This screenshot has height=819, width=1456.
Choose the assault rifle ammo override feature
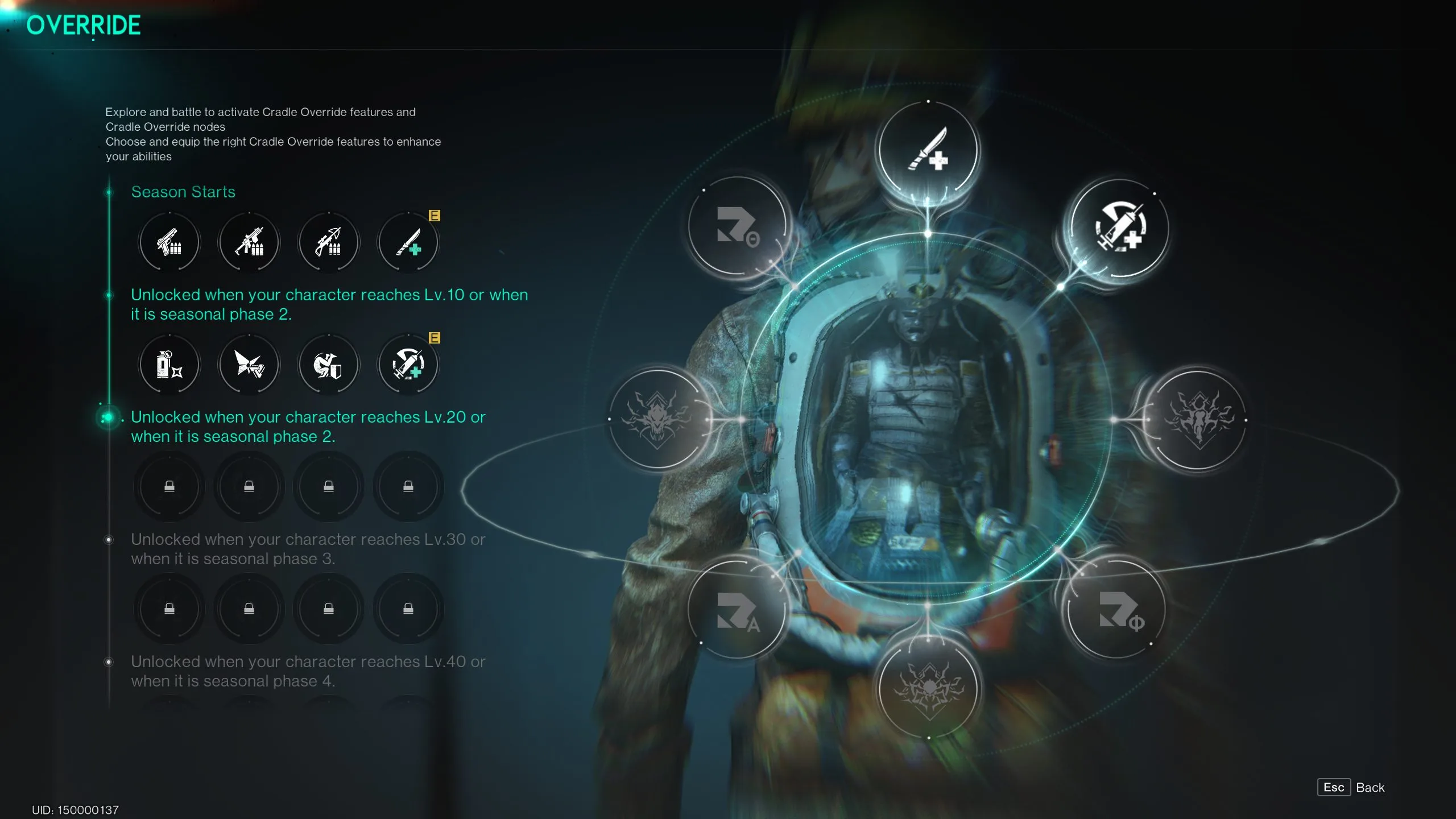(x=249, y=242)
